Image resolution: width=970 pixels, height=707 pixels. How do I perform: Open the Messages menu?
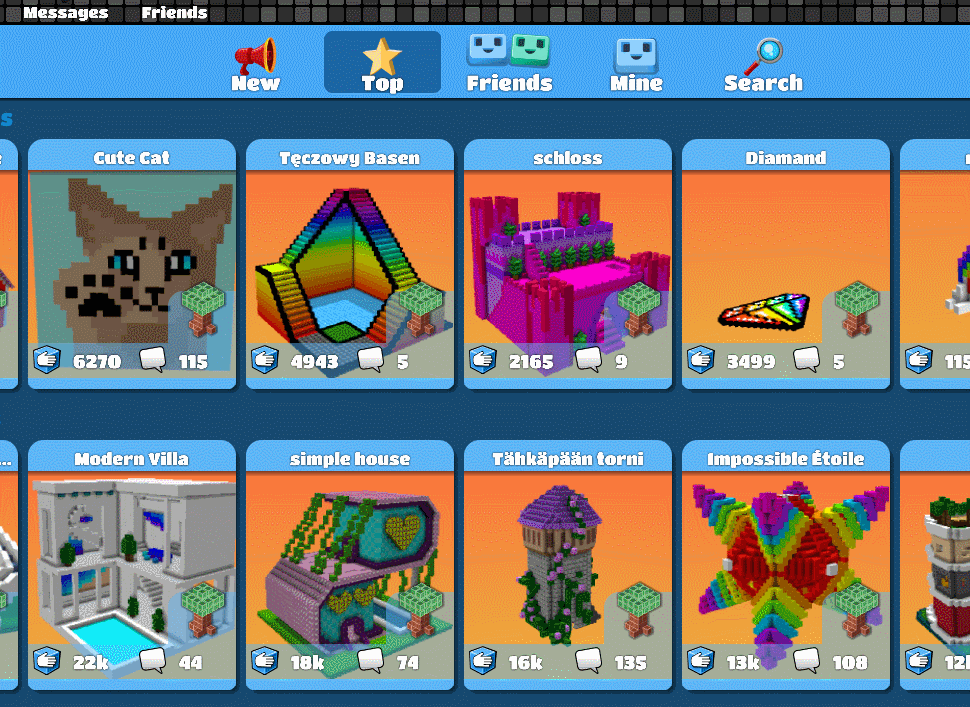[x=65, y=13]
